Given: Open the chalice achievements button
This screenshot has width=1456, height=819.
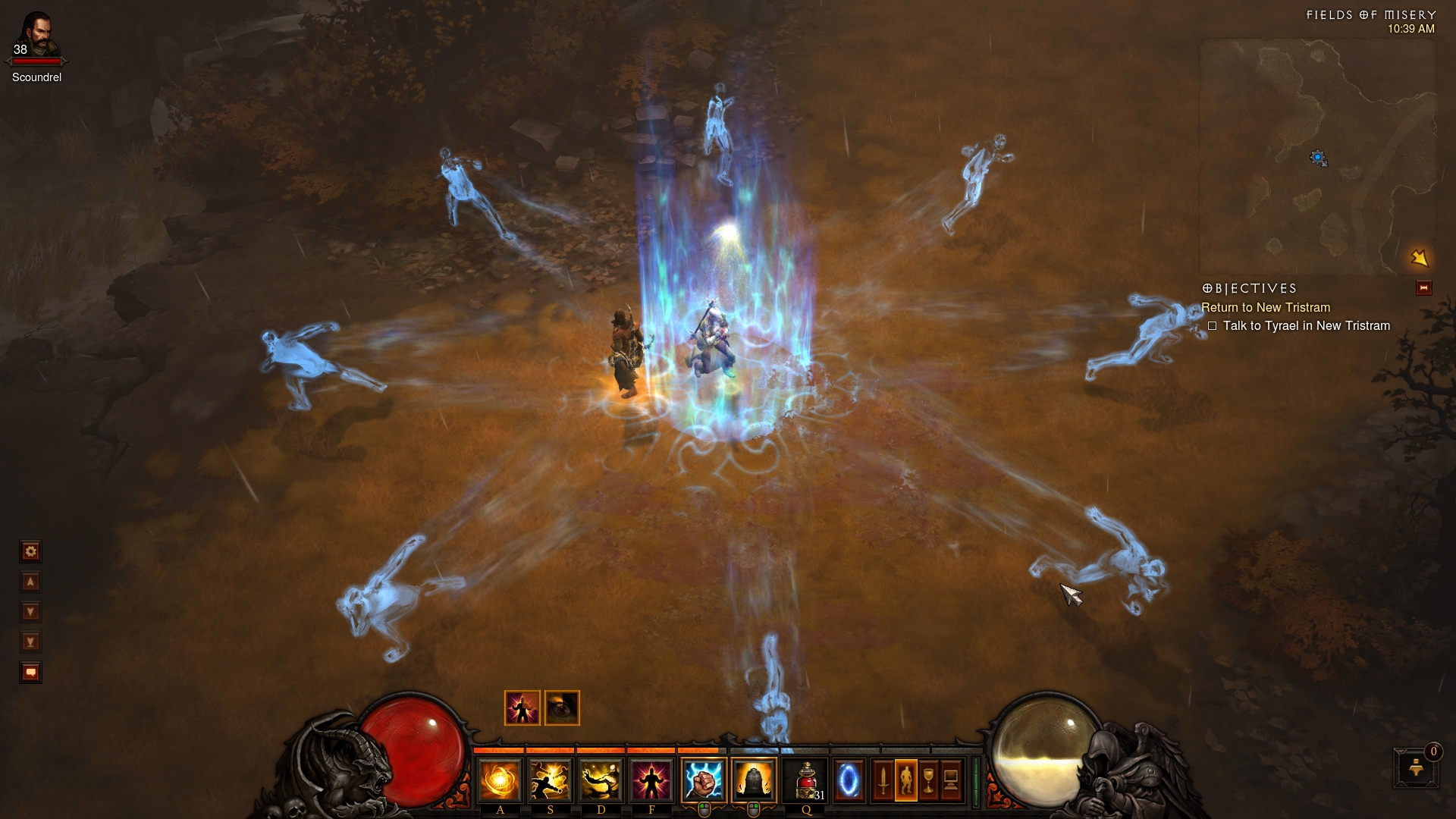Looking at the screenshot, I should (x=928, y=780).
